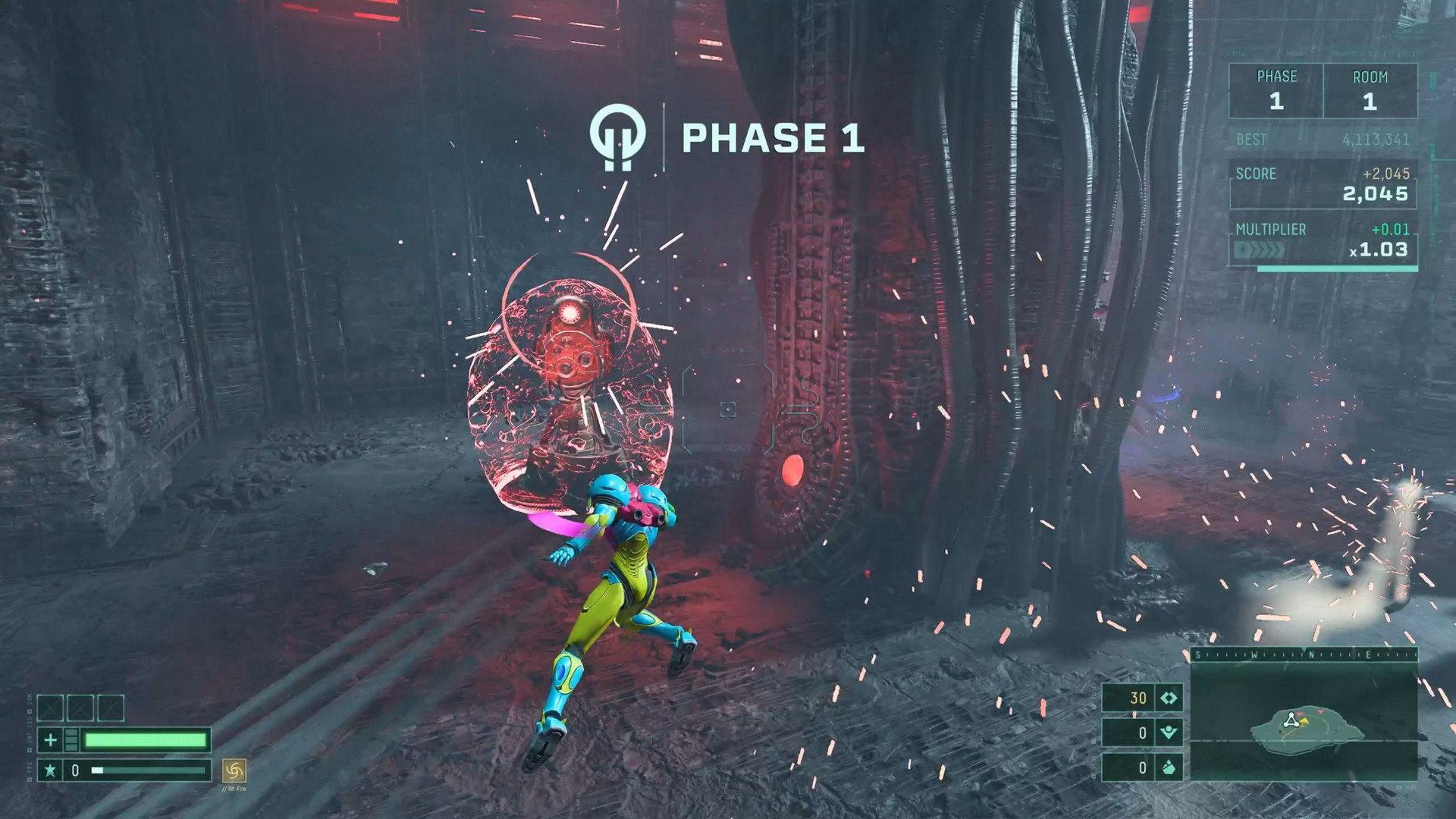Click the triangular player marker on the minimap

pos(1291,721)
